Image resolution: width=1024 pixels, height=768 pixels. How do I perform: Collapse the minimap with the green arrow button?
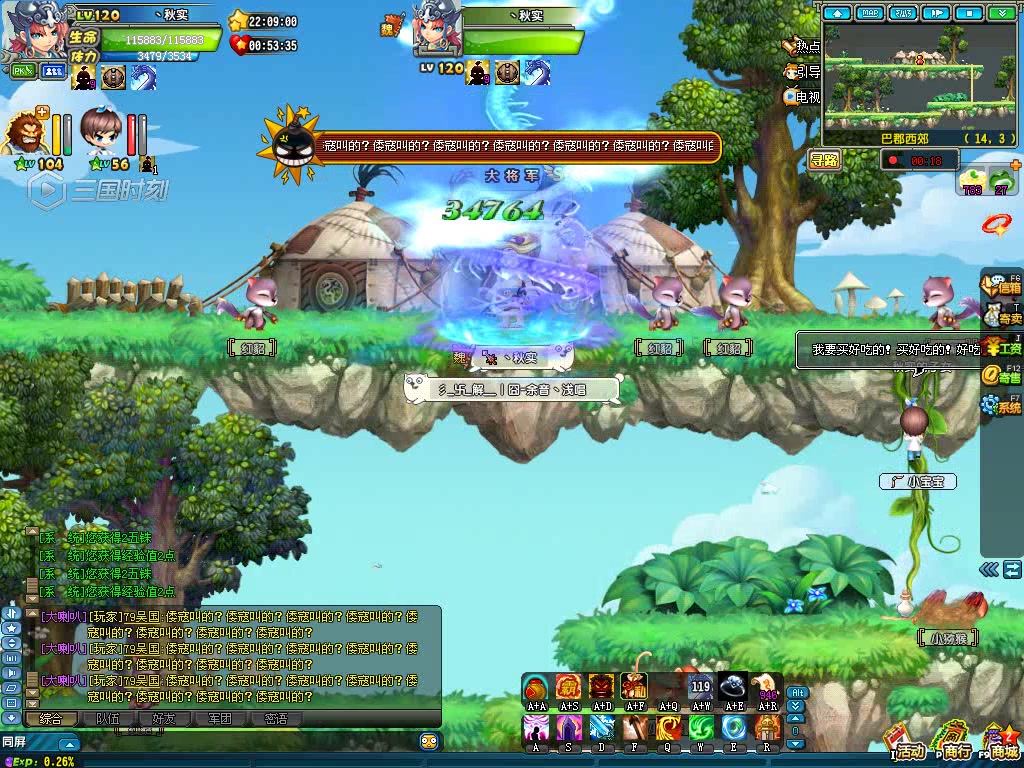[x=1001, y=13]
